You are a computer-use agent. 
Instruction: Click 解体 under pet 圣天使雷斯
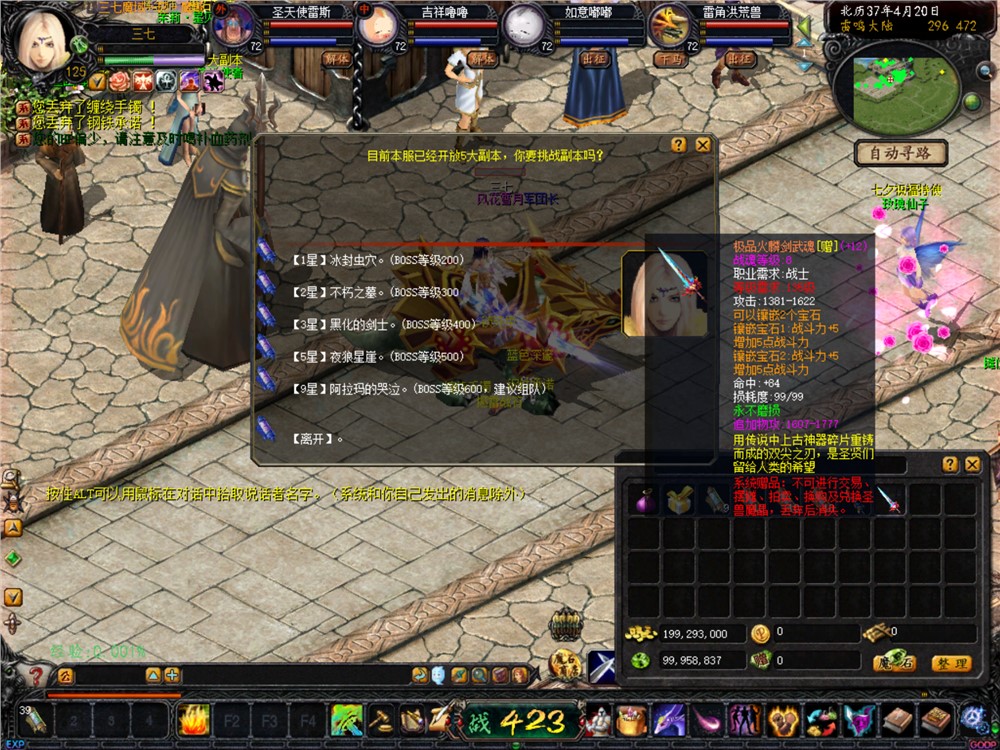coord(337,59)
